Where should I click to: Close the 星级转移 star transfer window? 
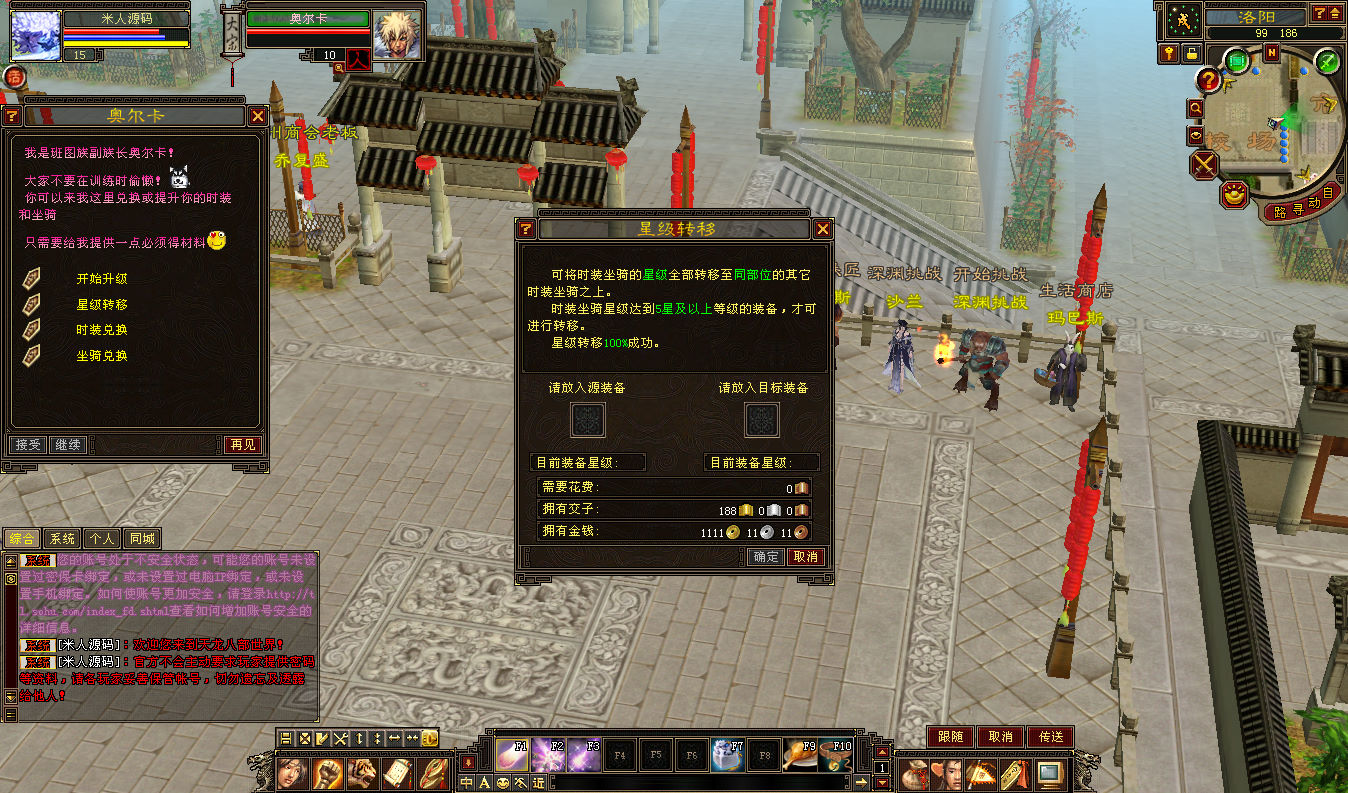click(822, 229)
